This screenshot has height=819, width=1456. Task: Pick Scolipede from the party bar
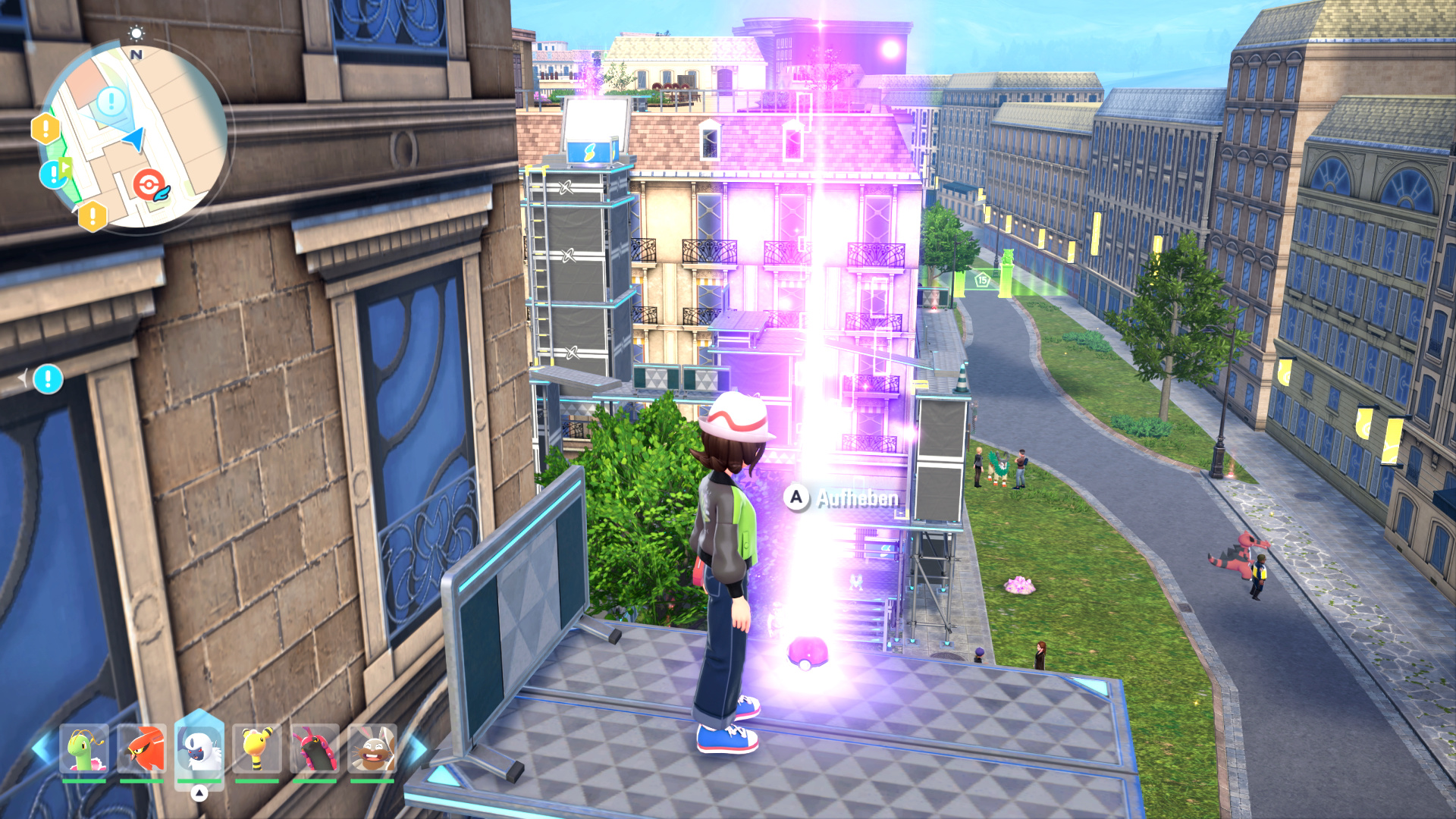[315, 749]
